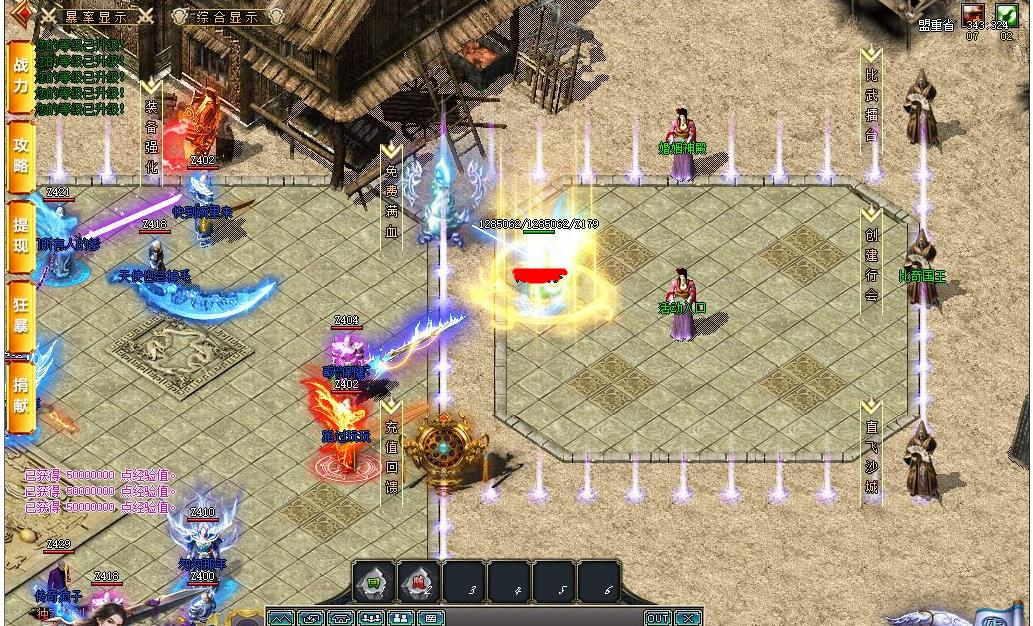This screenshot has height=626, width=1033.
Task: Open the two-person toolbar button
Action: point(401,618)
